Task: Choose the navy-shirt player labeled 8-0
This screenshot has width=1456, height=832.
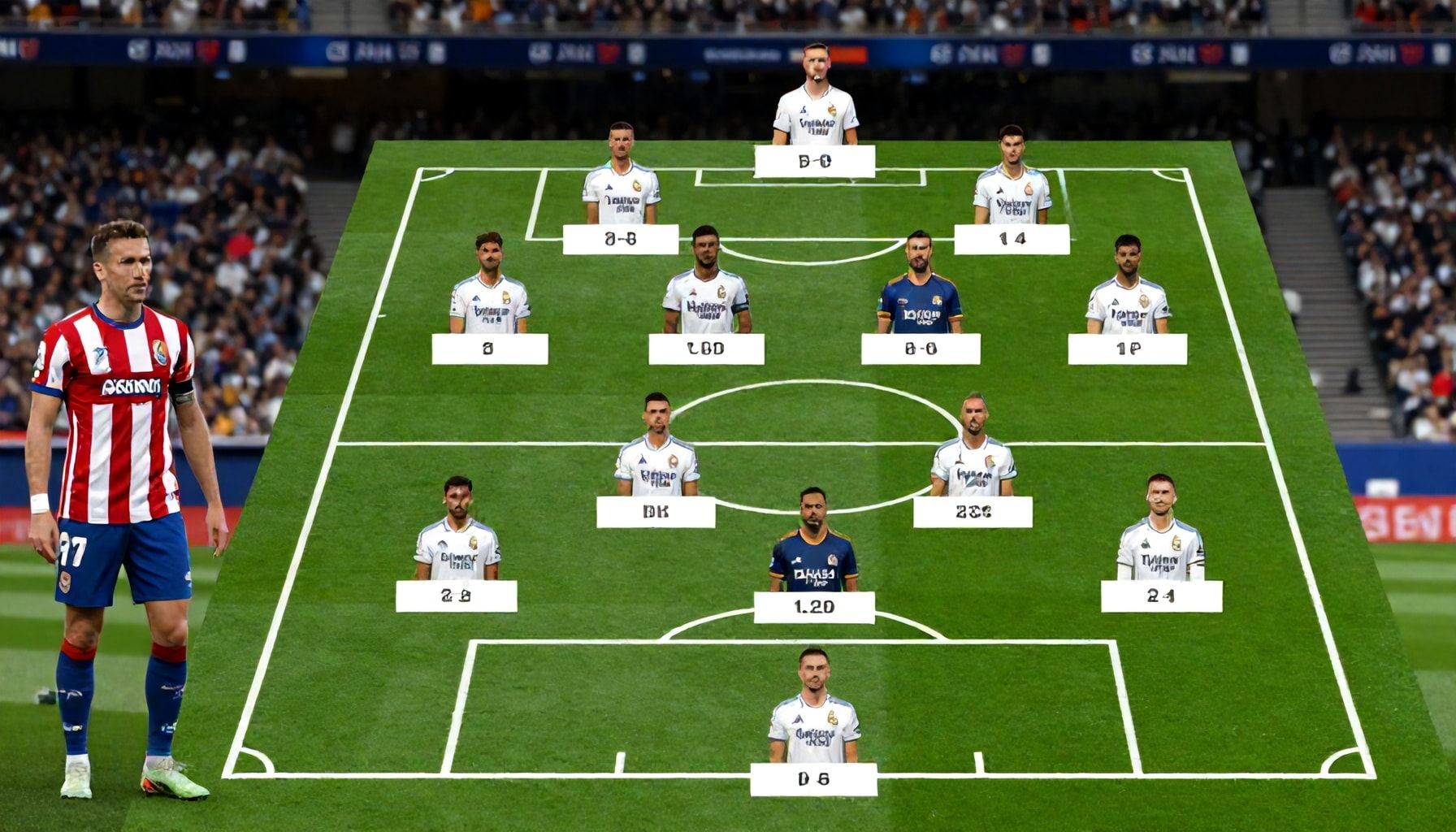Action: coord(920,349)
